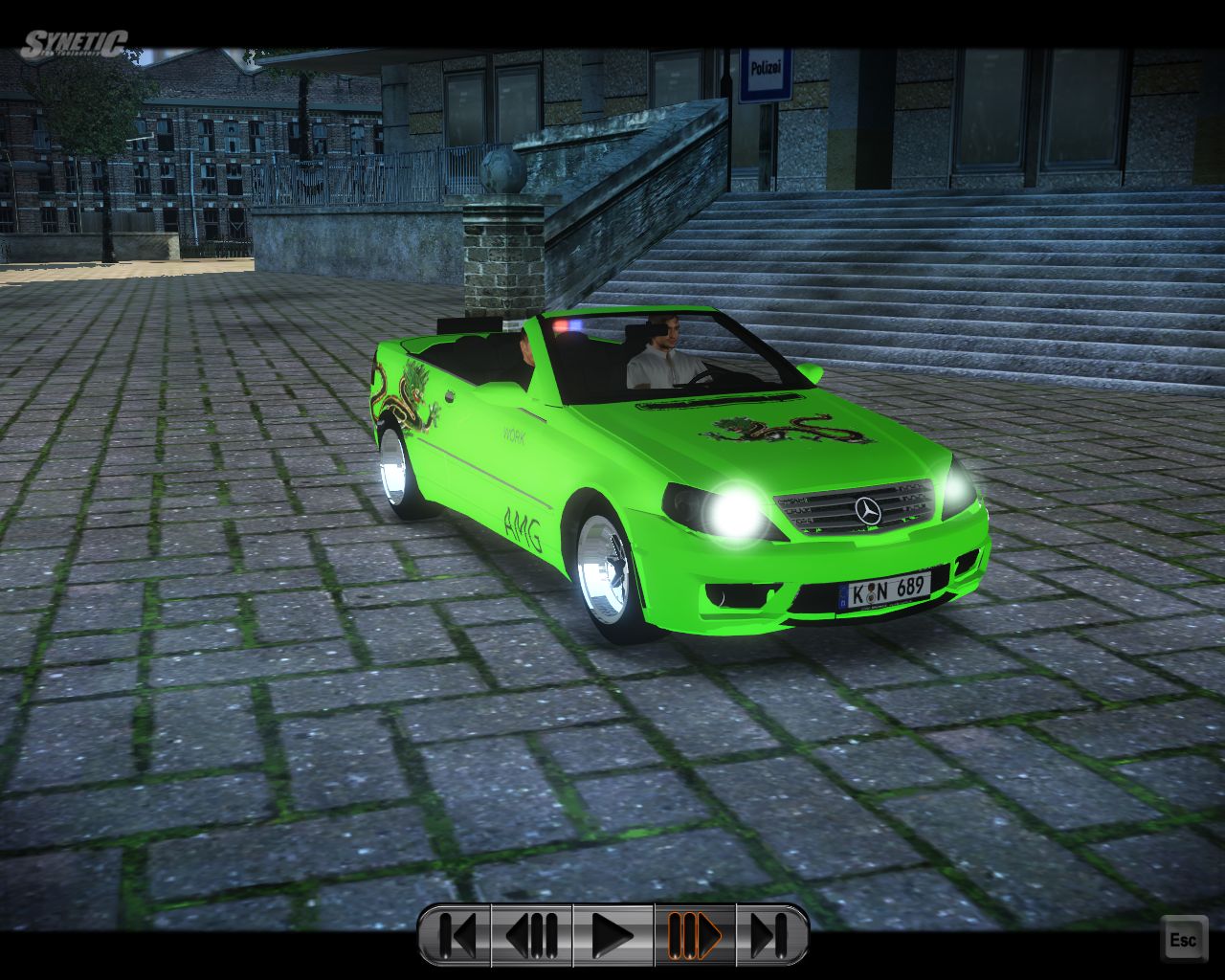Skip to the end of the replay

(770, 935)
